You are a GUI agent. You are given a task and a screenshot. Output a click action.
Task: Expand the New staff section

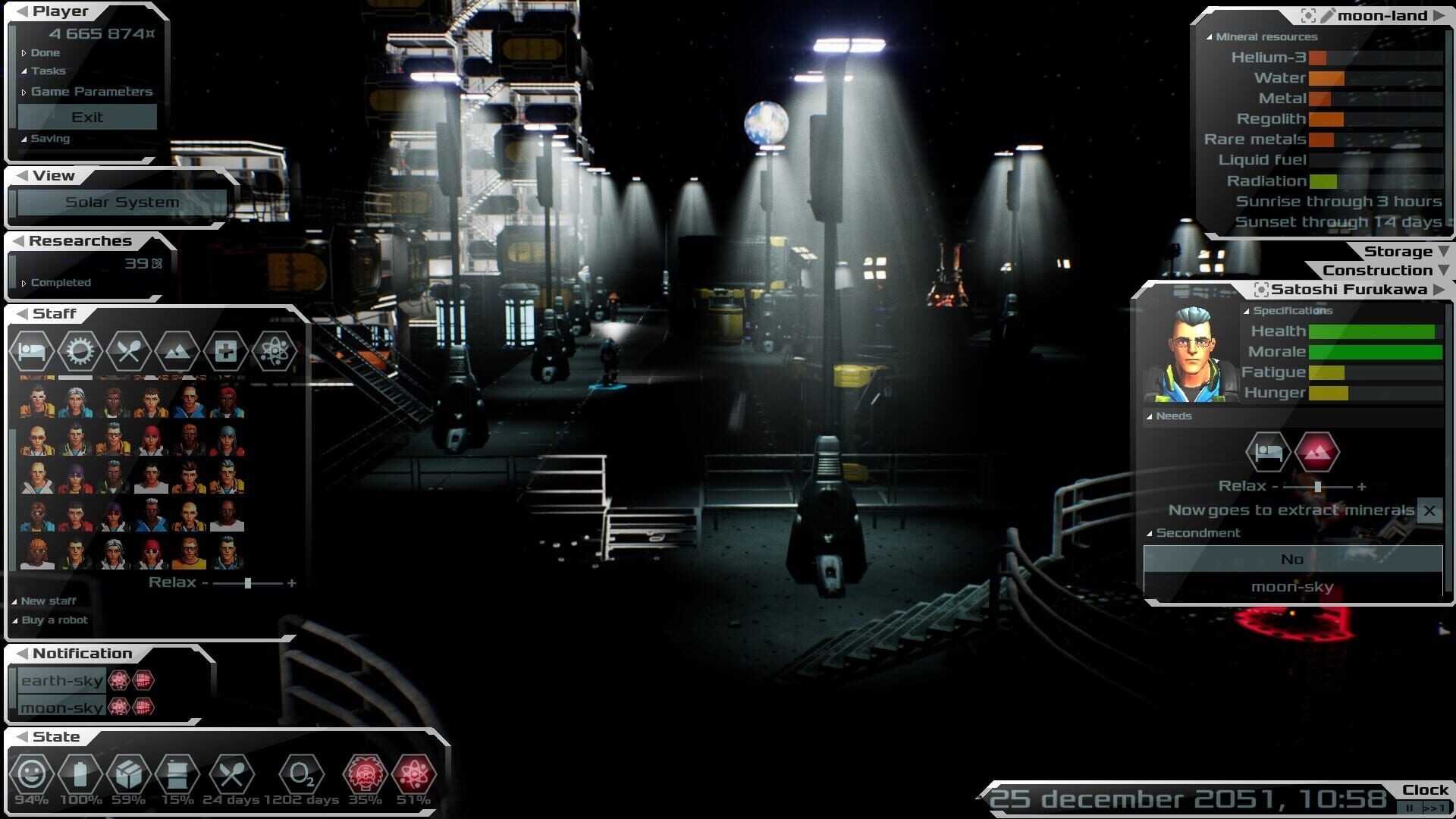tap(48, 601)
